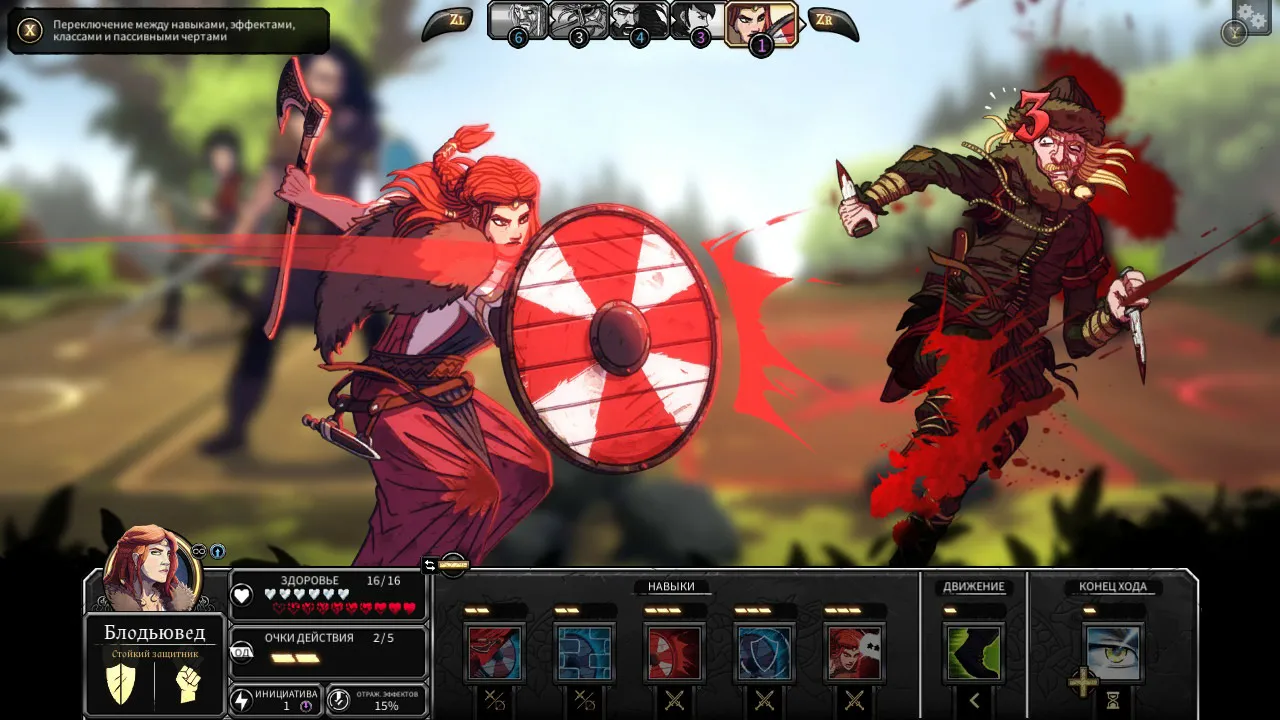
Task: End turn with the eye icon
Action: point(1113,653)
